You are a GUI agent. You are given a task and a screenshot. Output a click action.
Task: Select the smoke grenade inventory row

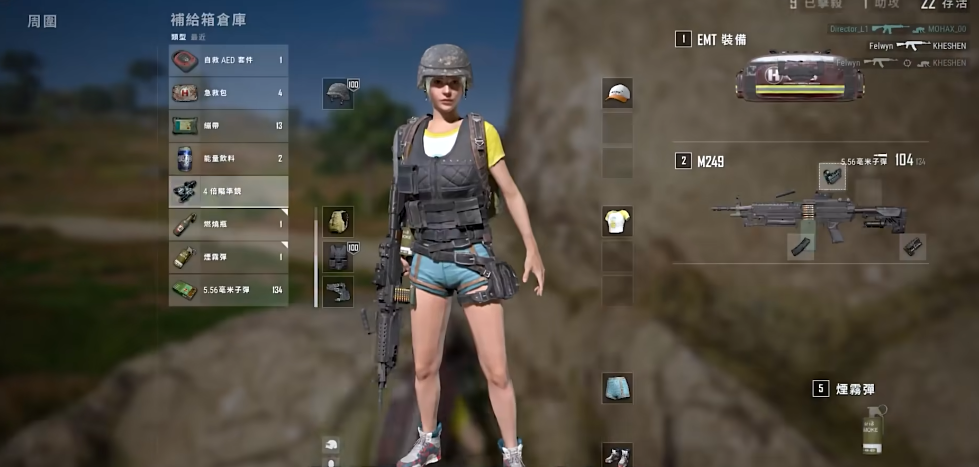click(x=228, y=257)
